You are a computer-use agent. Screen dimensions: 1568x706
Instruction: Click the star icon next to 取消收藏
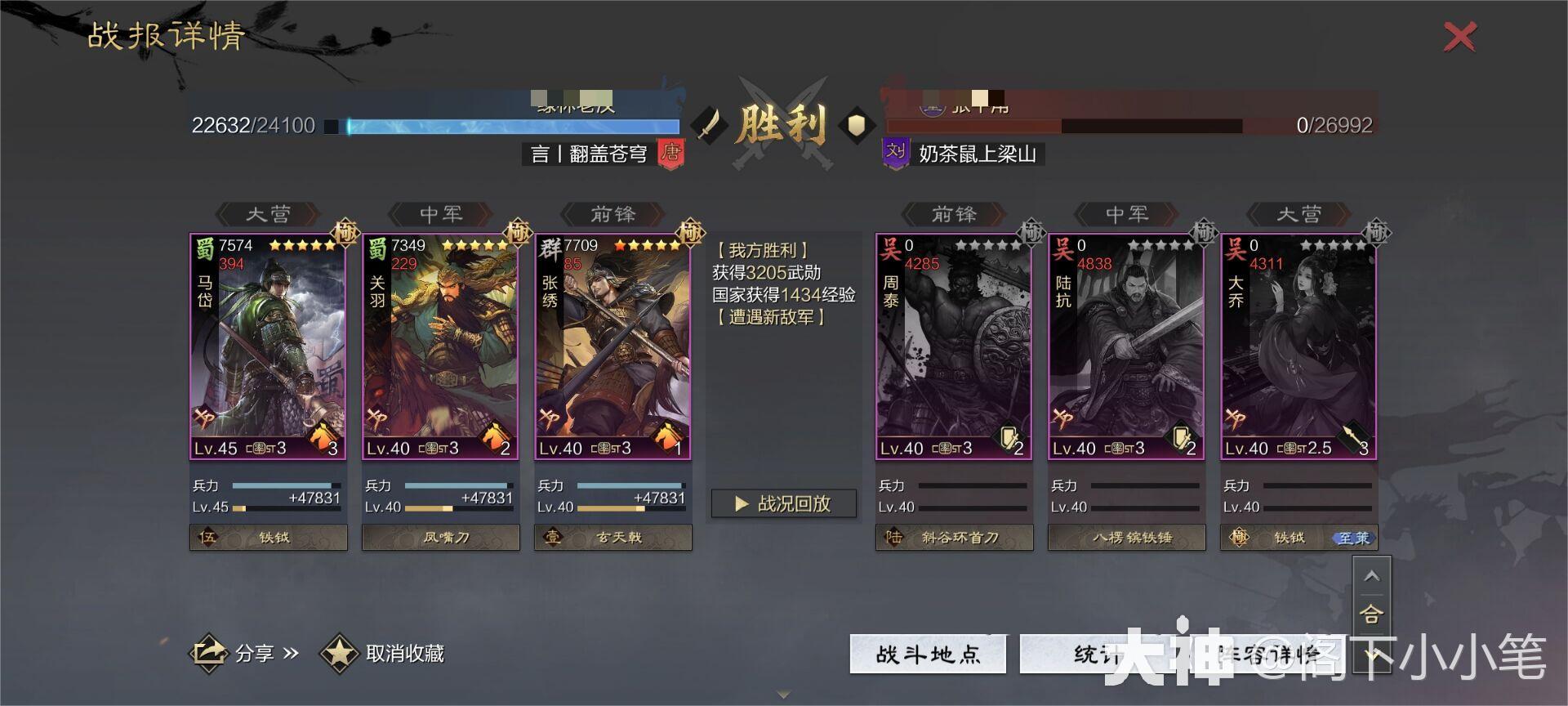coord(340,654)
